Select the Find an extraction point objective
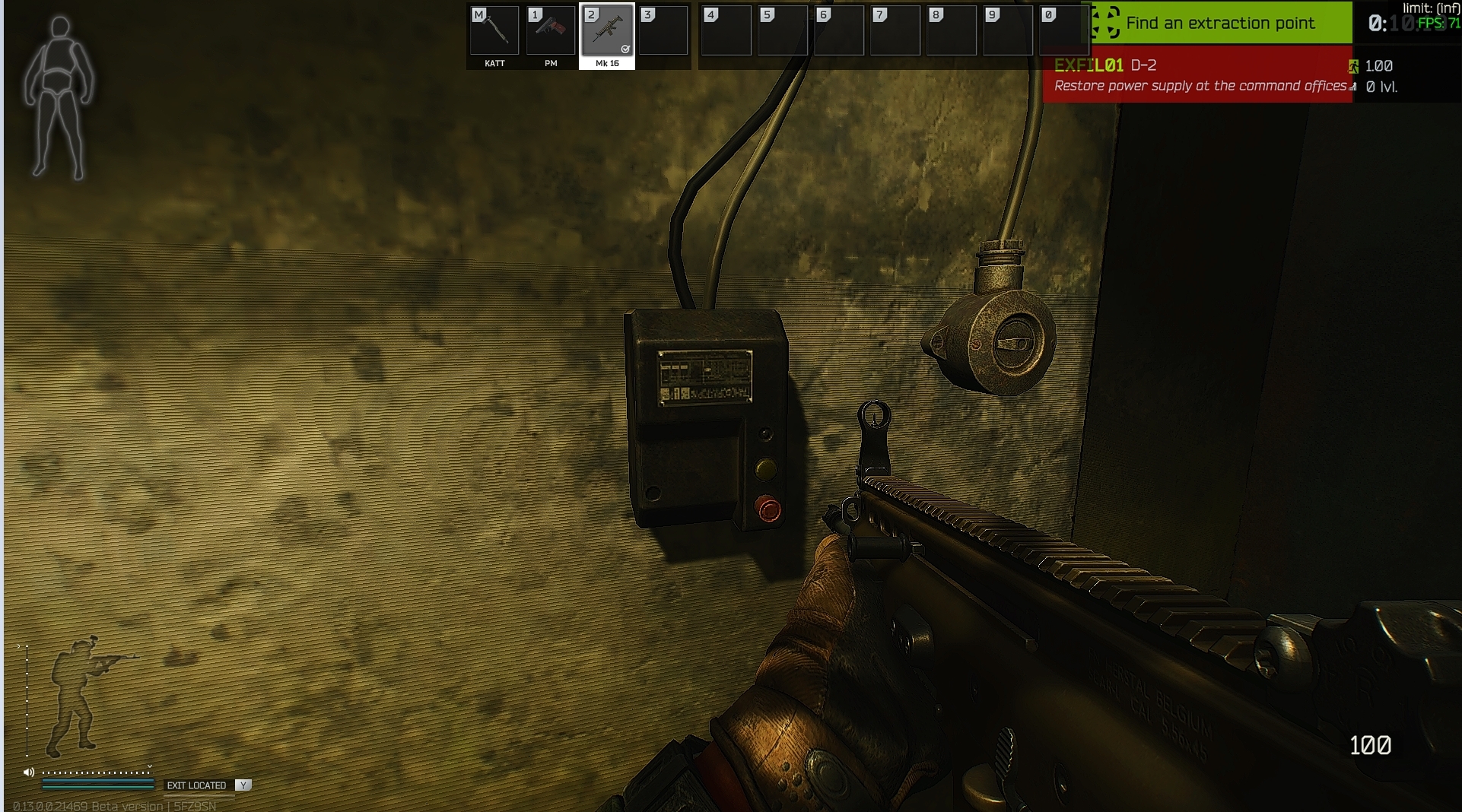1462x812 pixels. [x=1221, y=23]
